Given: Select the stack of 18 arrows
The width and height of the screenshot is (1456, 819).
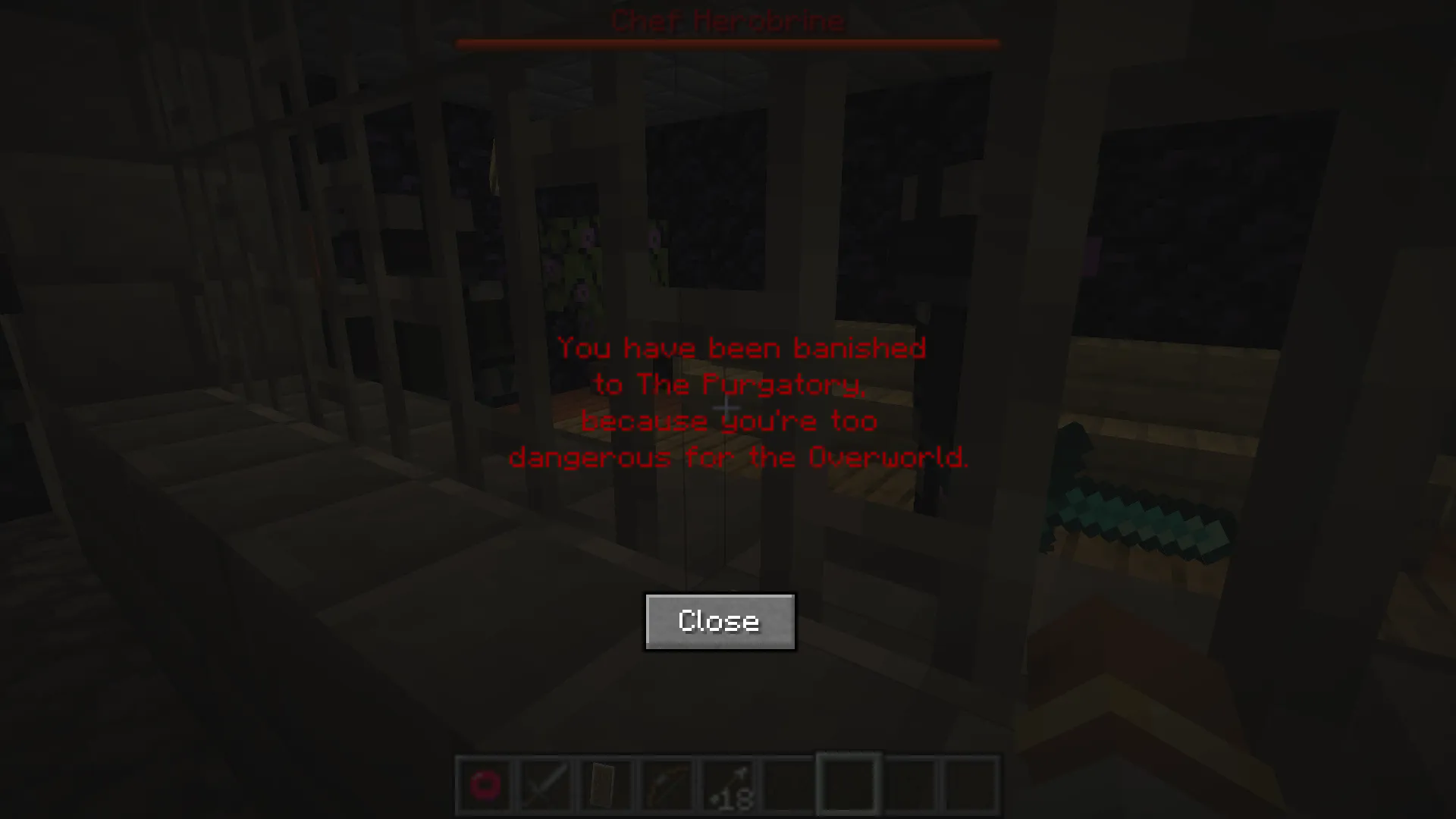Looking at the screenshot, I should pyautogui.click(x=728, y=785).
